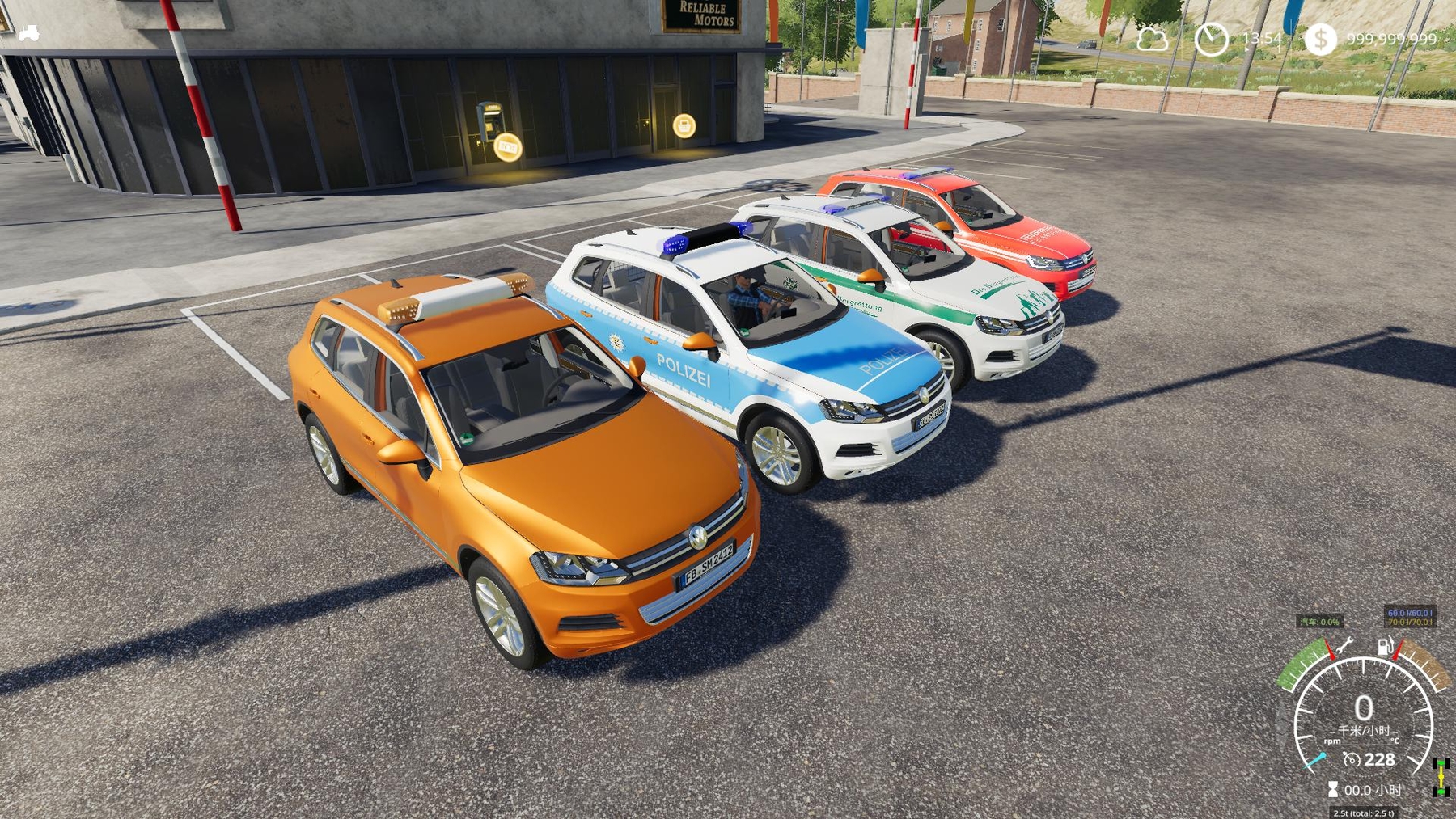Viewport: 1456px width, 819px height.
Task: Click the cruise control speed icon
Action: (x=1351, y=759)
